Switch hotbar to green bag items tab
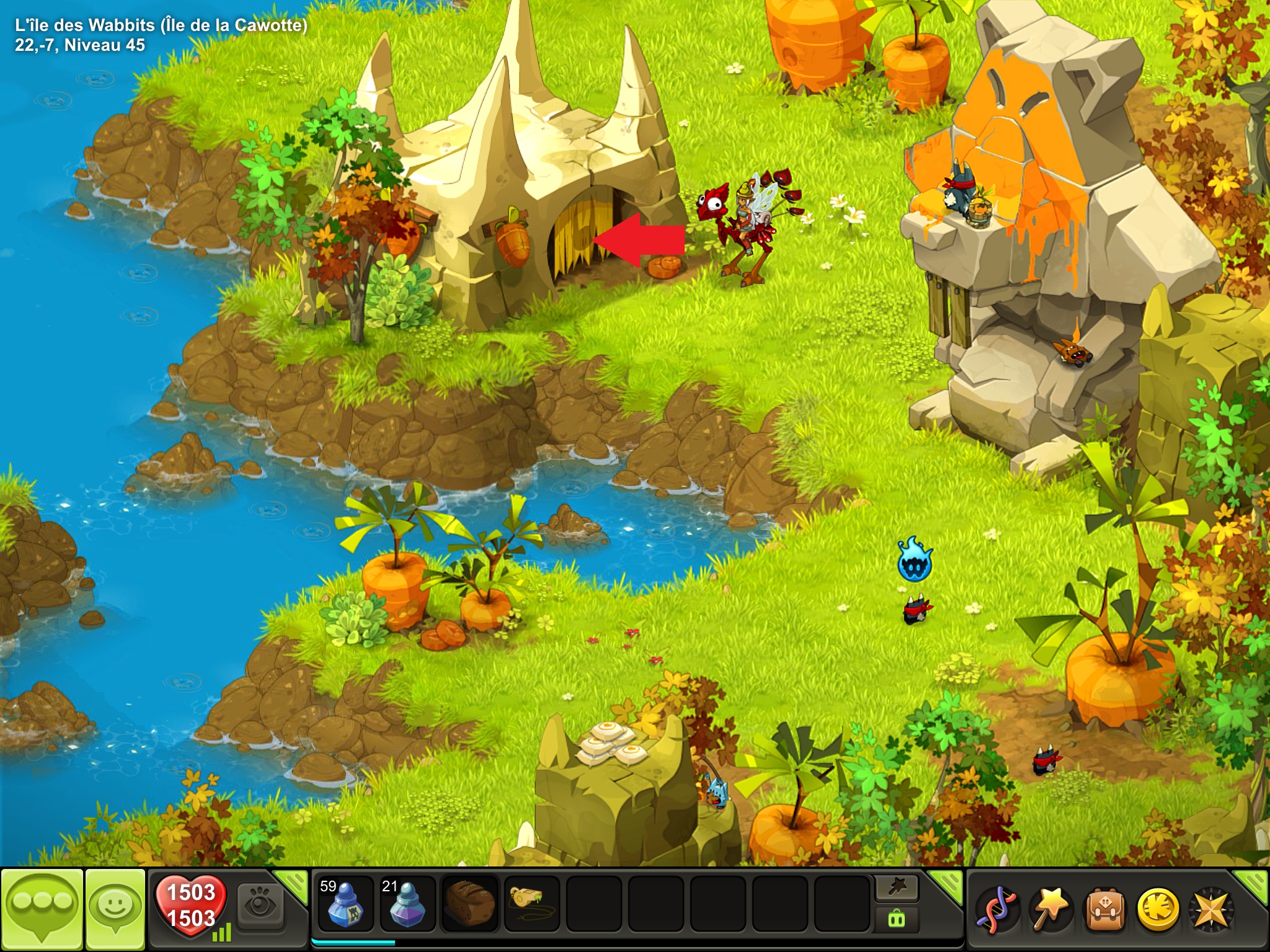Screen dimensions: 1270x952 [897, 919]
